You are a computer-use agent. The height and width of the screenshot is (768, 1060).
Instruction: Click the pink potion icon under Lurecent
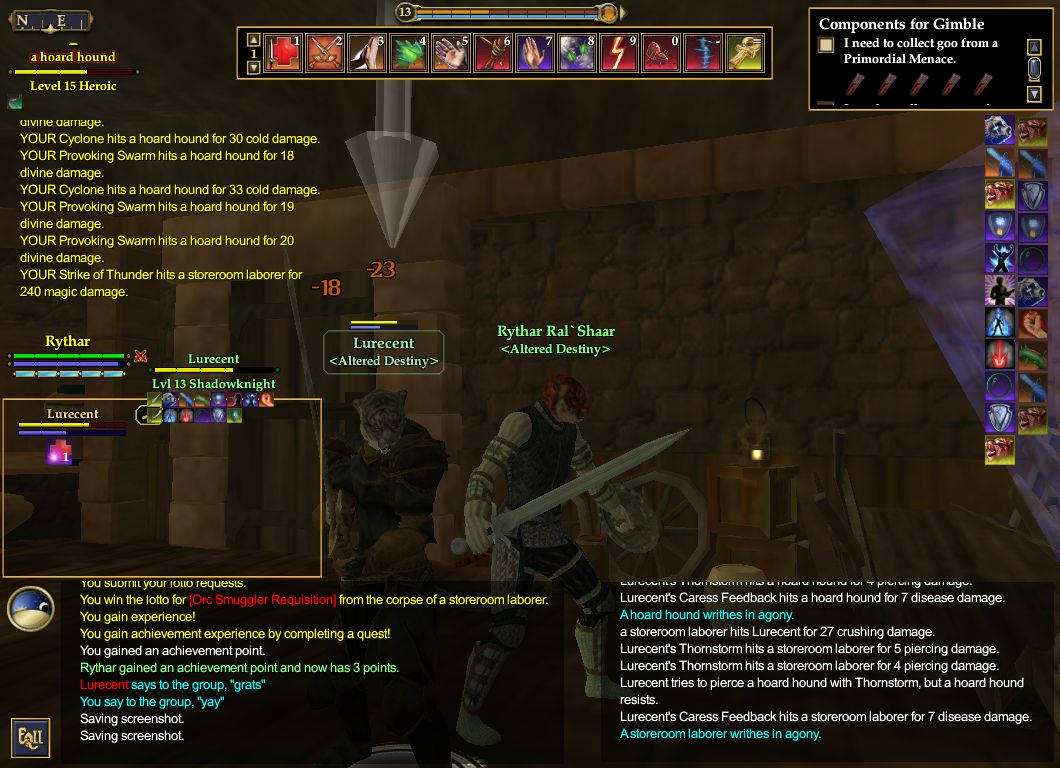(59, 454)
